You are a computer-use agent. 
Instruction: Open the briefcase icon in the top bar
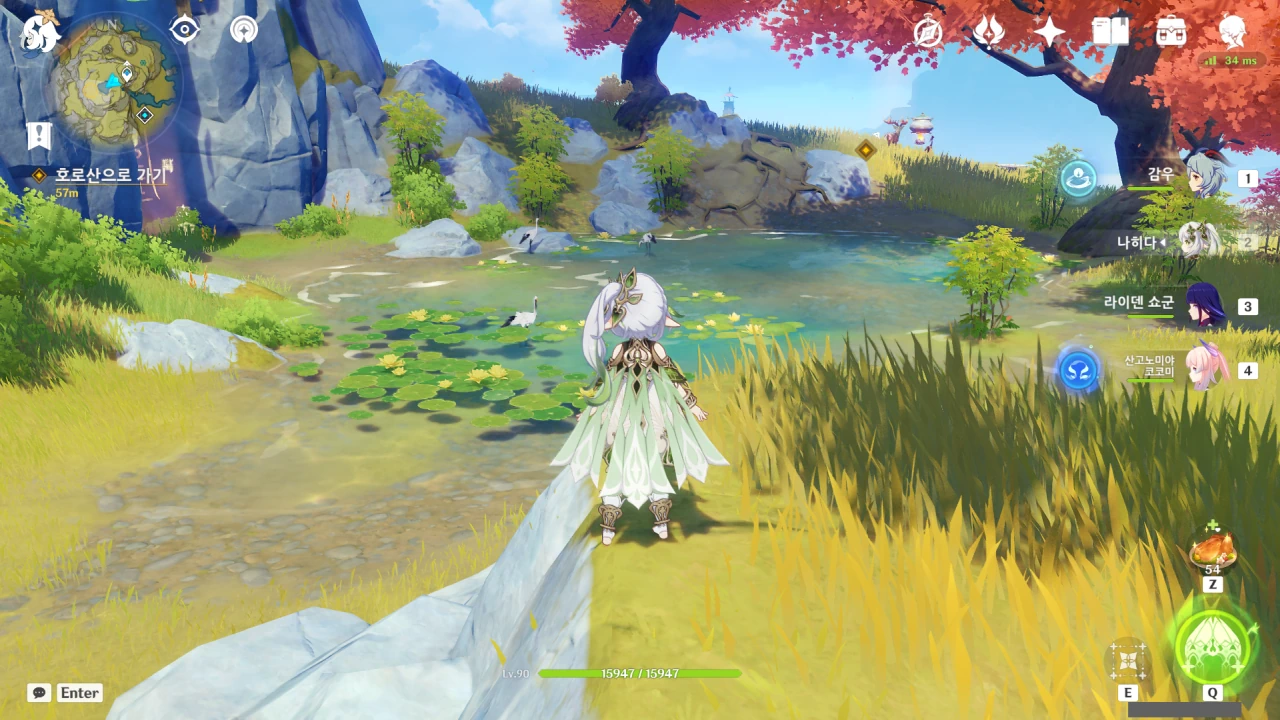point(1171,32)
